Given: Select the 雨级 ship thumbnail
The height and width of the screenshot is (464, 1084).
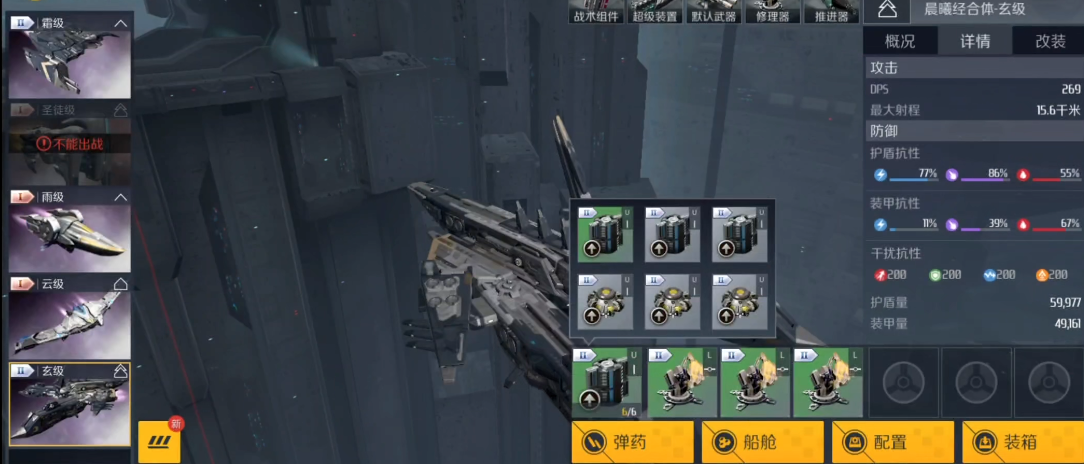Looking at the screenshot, I should pos(70,236).
